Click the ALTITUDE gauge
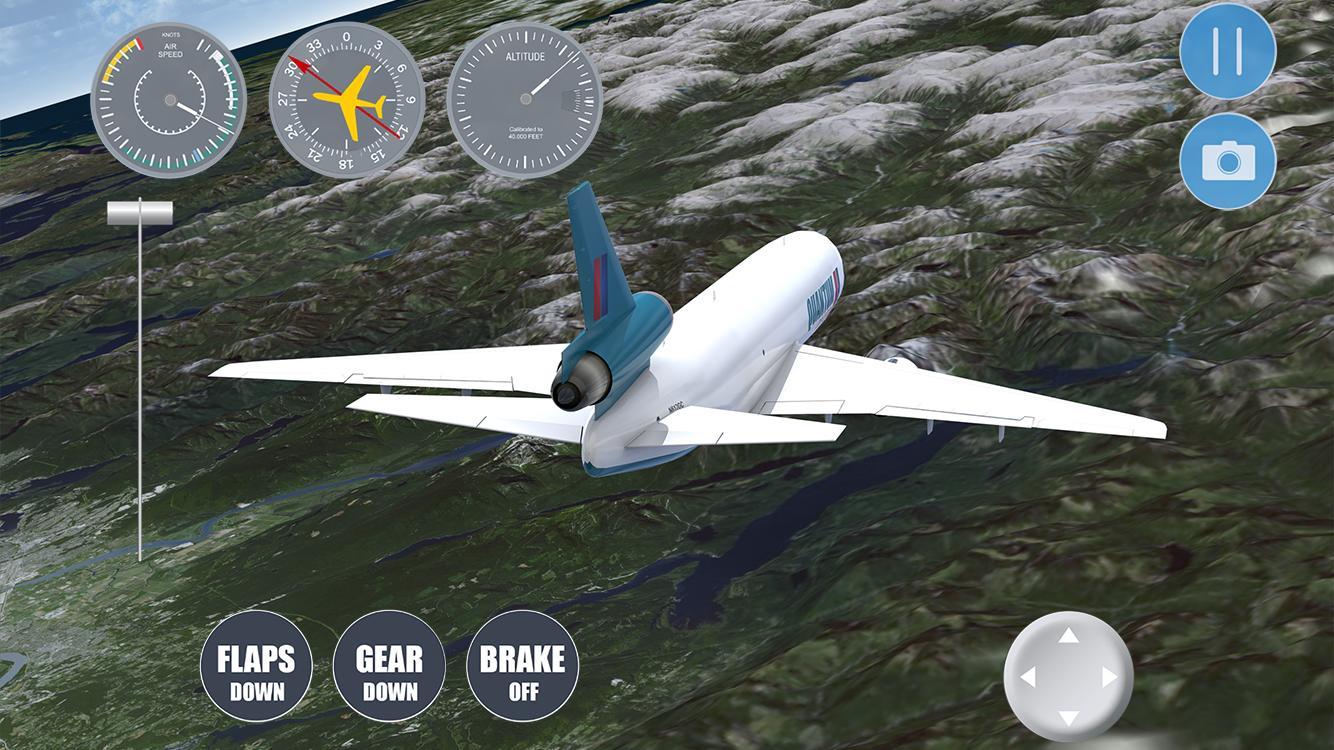 [x=525, y=100]
